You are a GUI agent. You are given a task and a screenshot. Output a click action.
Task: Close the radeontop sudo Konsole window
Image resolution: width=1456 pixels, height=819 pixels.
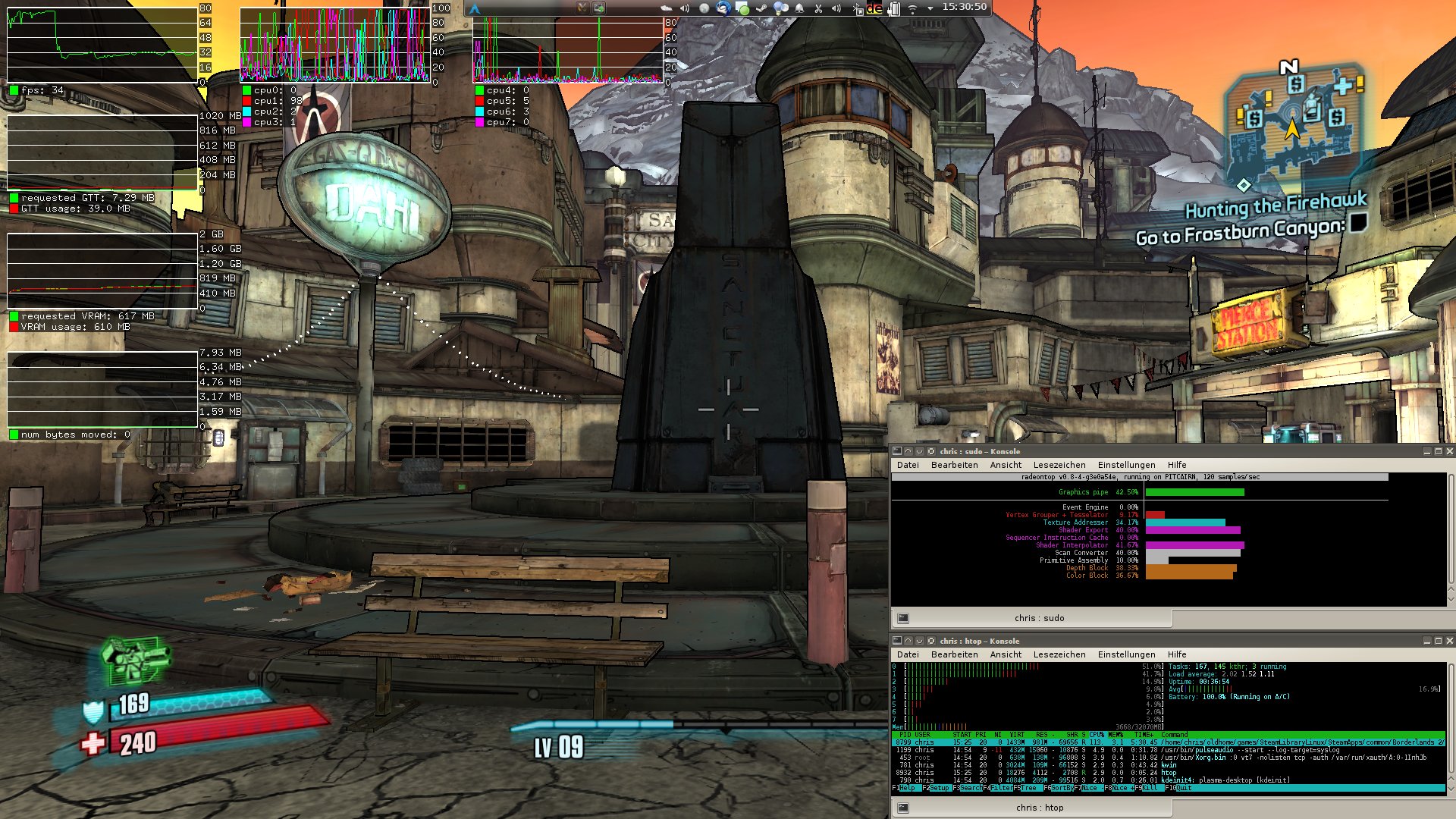[x=1449, y=451]
